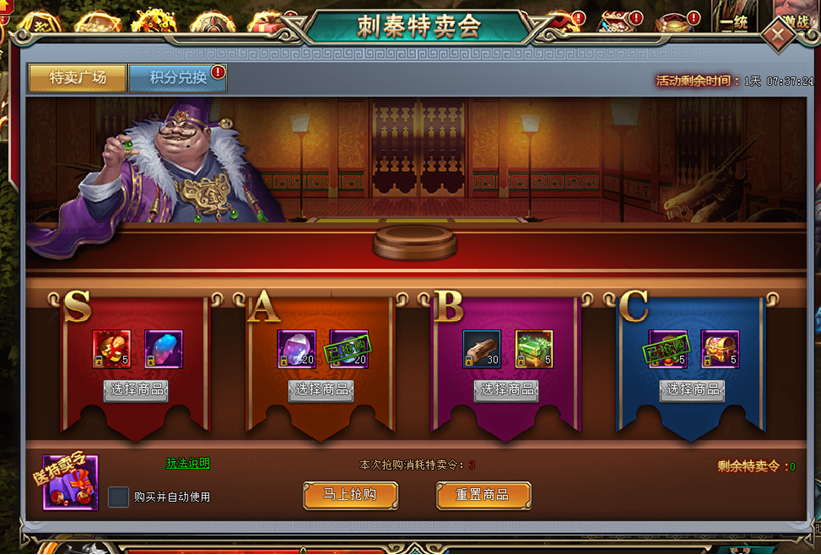Image resolution: width=821 pixels, height=555 pixels.
Task: Click the 马上抢购 button
Action: (350, 495)
